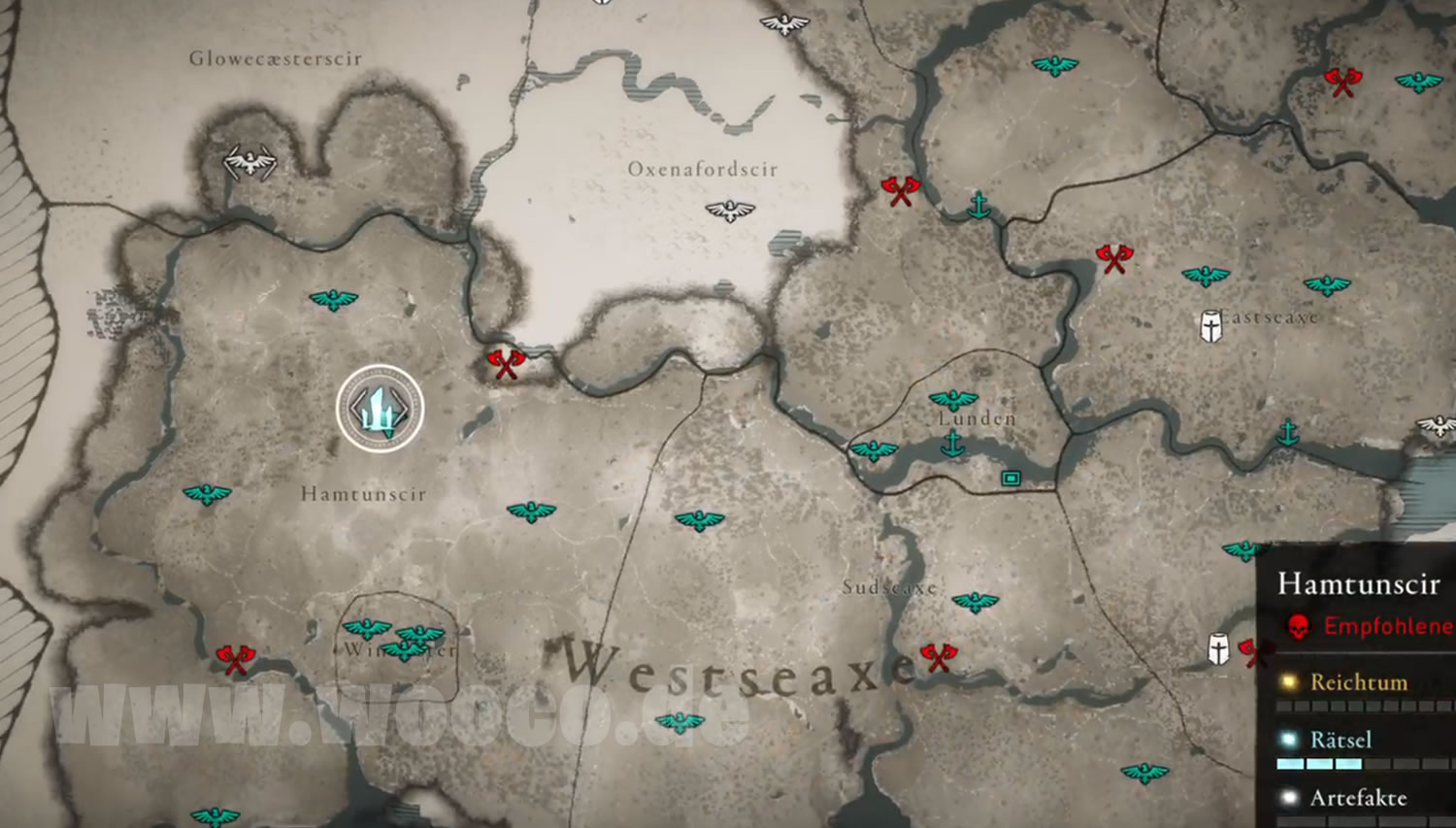Select teal eagle marker right of Sudseaxe label

tap(975, 602)
